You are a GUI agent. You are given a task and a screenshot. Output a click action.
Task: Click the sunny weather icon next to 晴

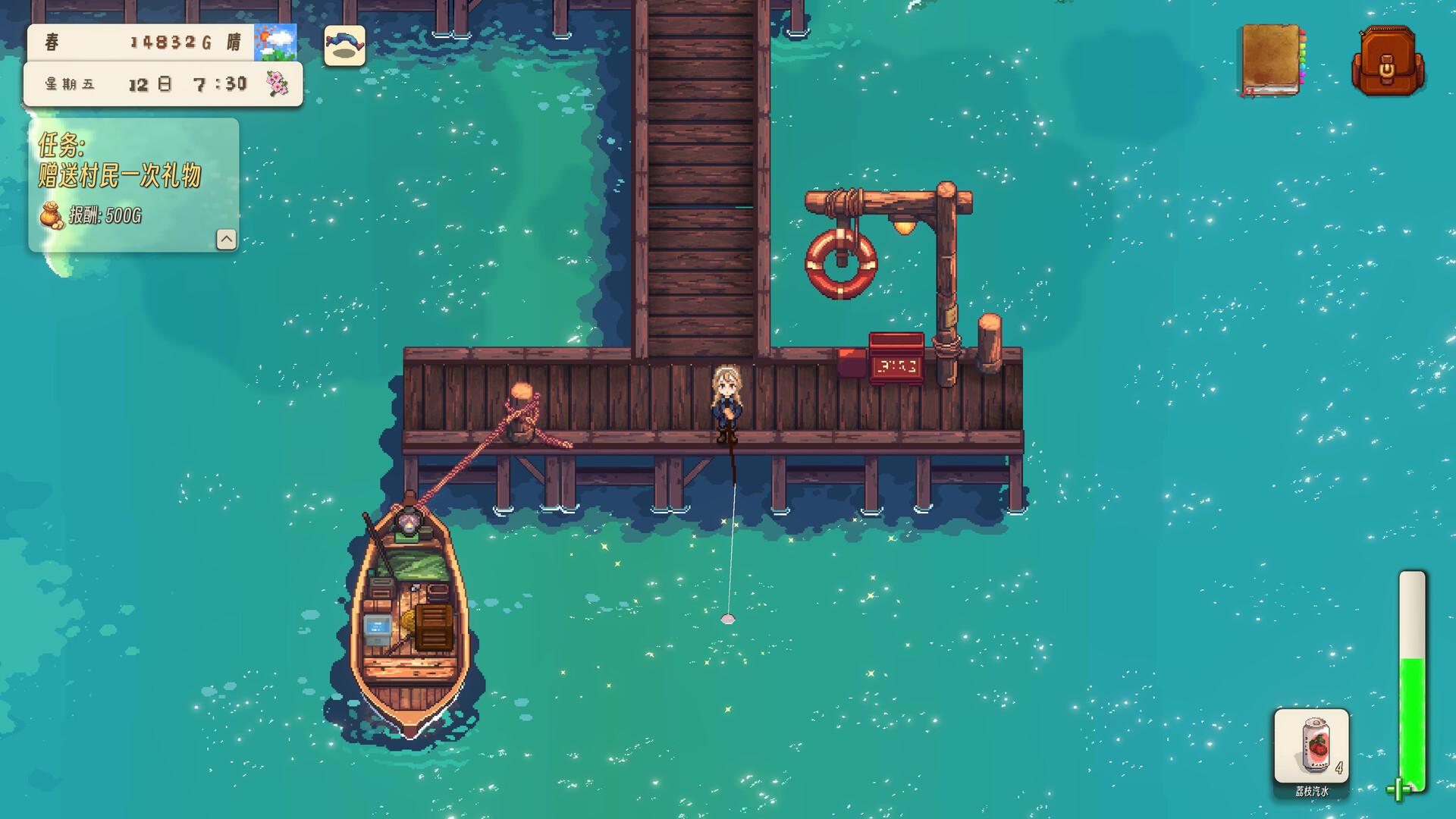pyautogui.click(x=276, y=42)
